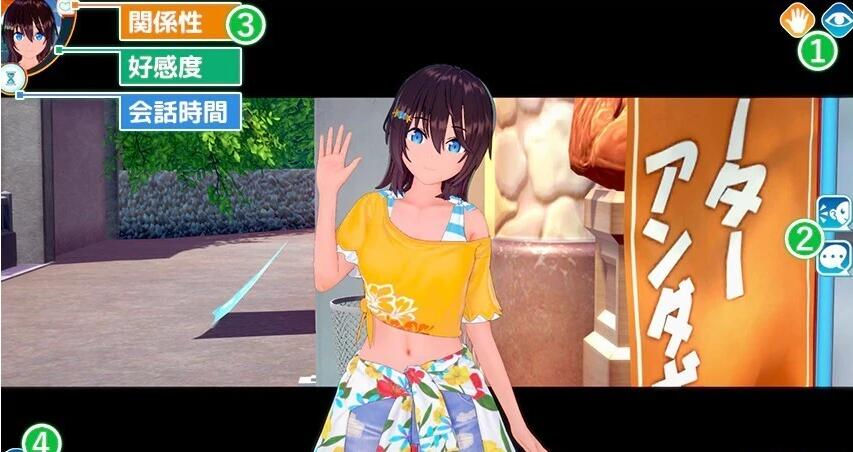Viewport: 853px width, 452px height.
Task: Toggle the blue eye look icon
Action: [836, 18]
